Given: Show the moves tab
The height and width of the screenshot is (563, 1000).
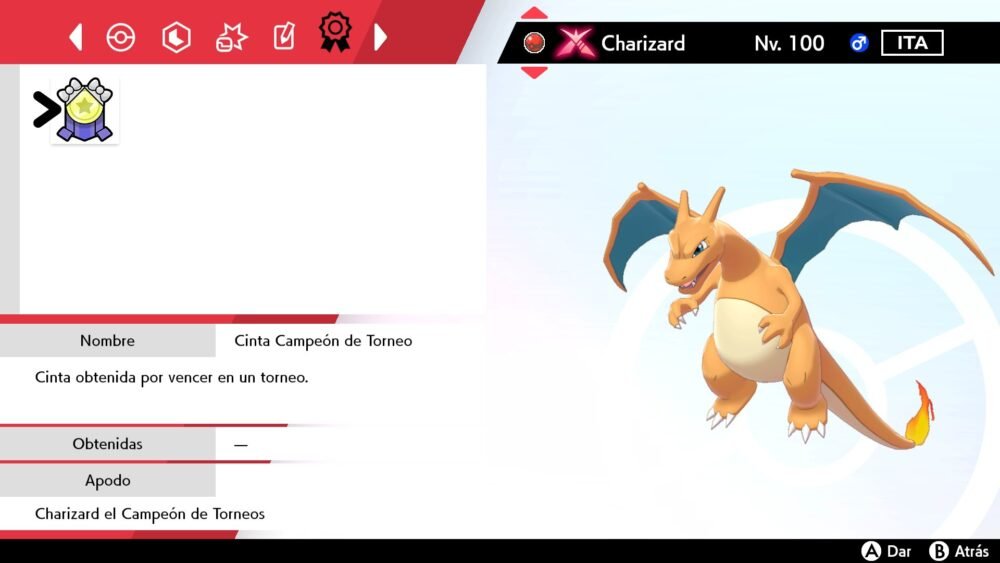Looking at the screenshot, I should coord(231,38).
